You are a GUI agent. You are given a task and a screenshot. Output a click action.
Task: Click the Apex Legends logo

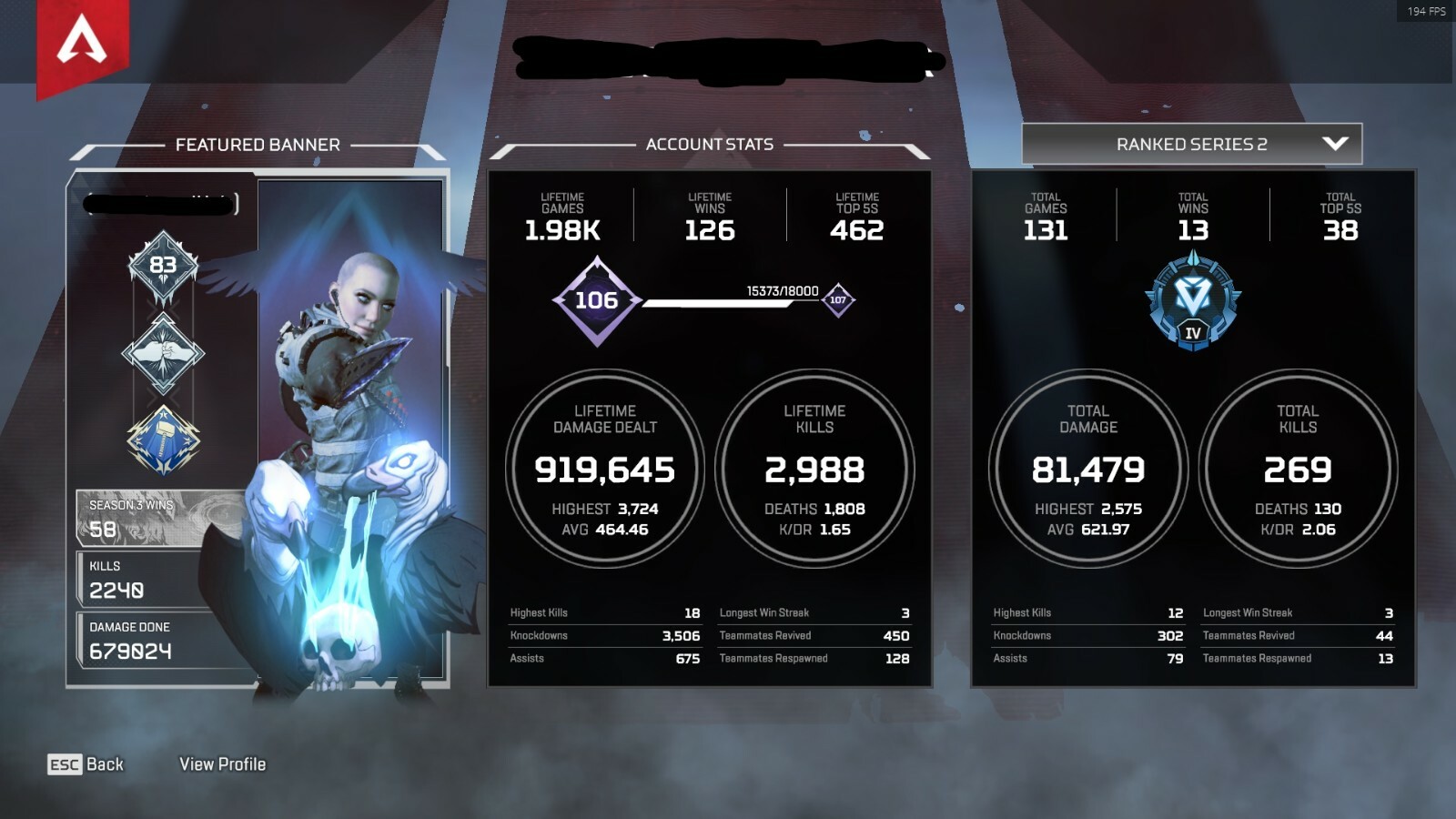click(82, 44)
